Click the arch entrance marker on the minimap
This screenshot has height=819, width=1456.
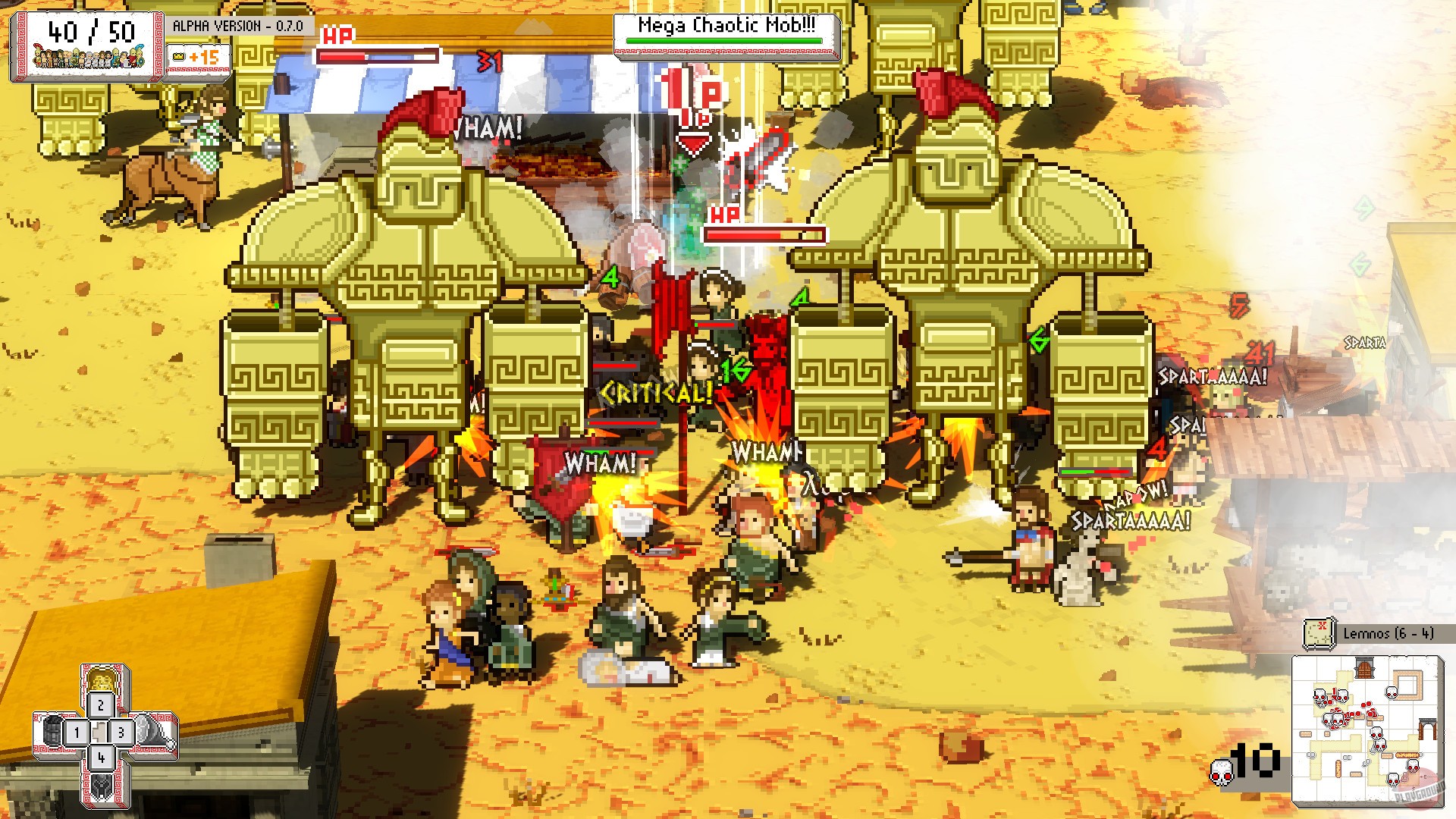click(1429, 729)
